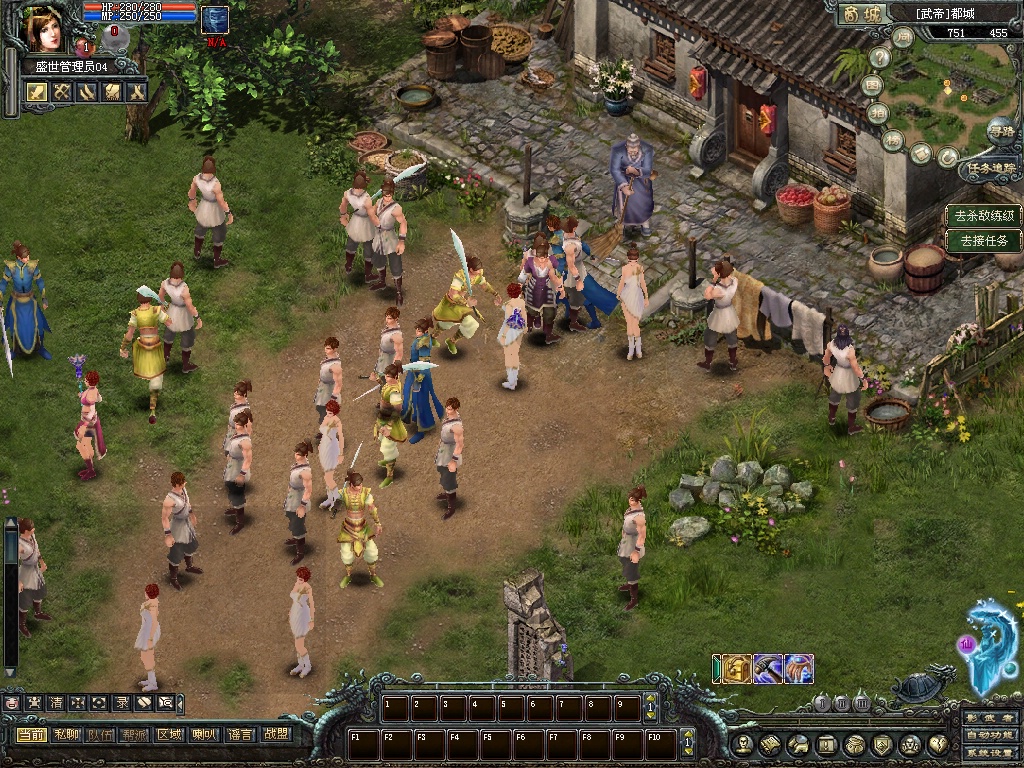1024x768 pixels.
Task: Switch to the 私聊 chat tab
Action: [66, 734]
